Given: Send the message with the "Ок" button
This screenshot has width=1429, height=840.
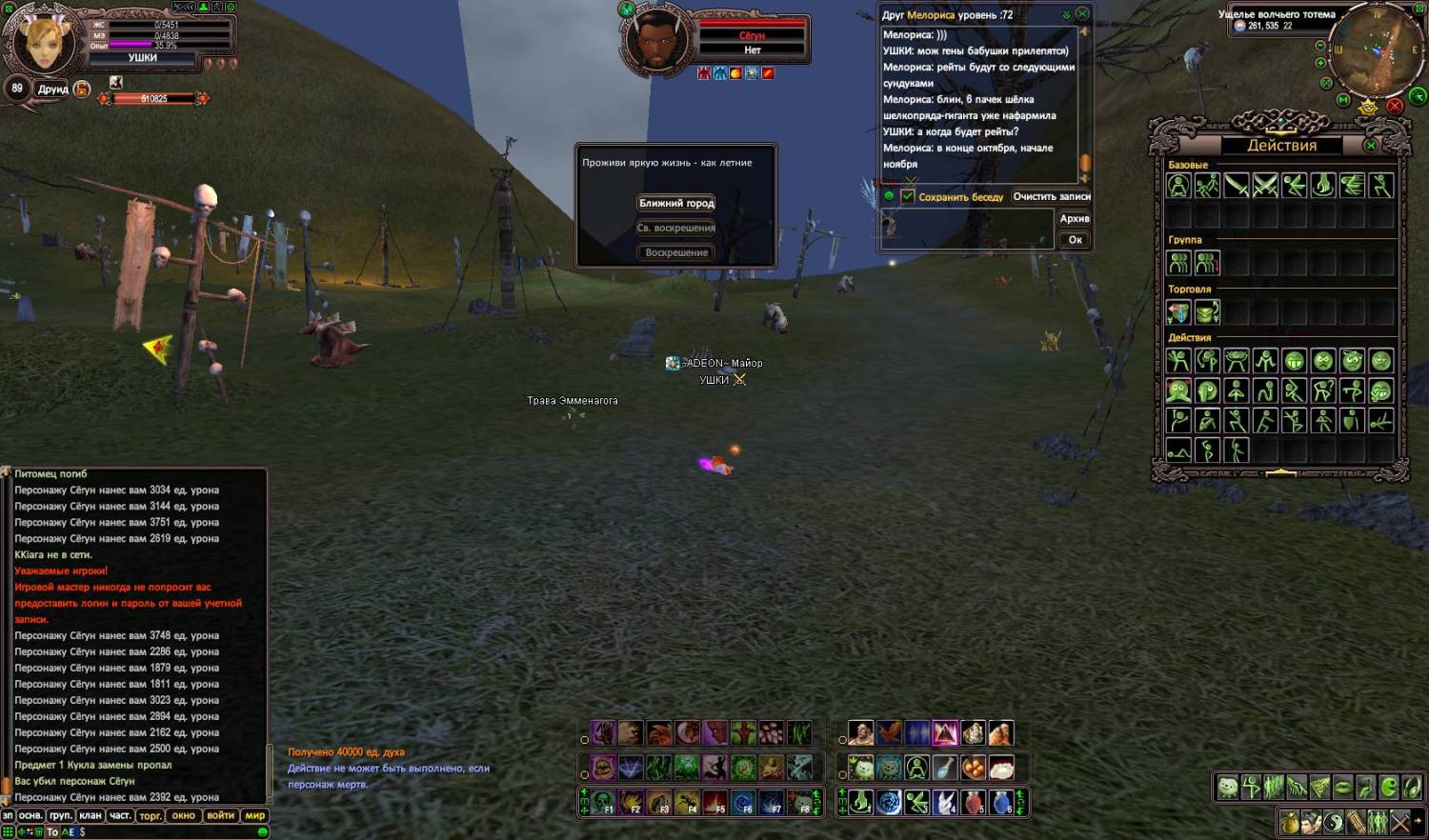Looking at the screenshot, I should (1075, 240).
